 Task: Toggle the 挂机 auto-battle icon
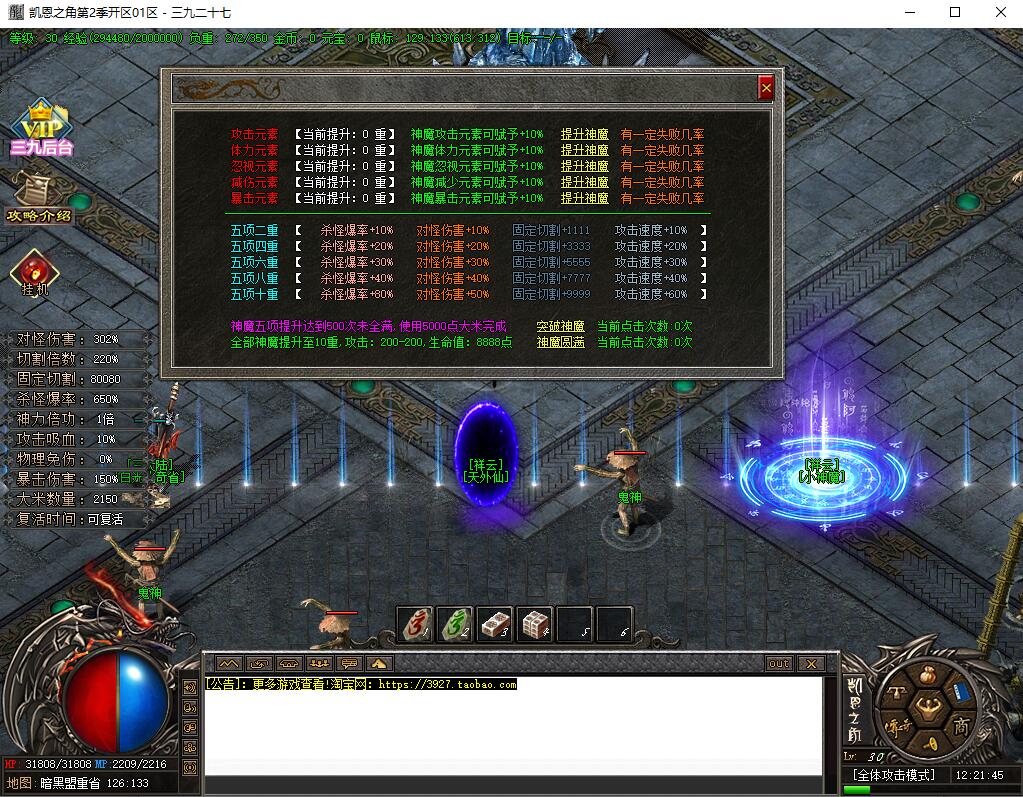coord(35,273)
